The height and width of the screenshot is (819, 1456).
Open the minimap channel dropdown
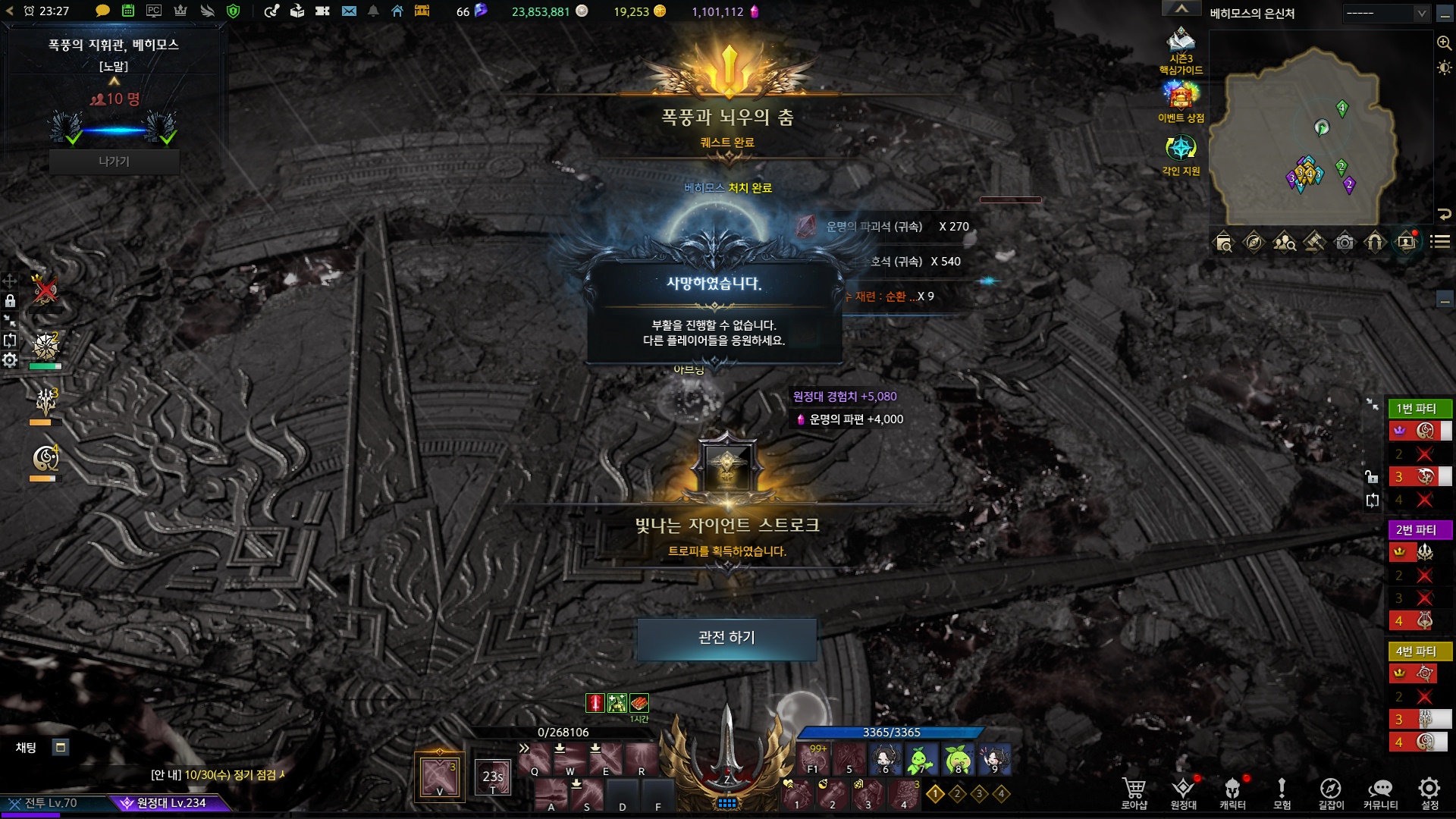click(1386, 13)
